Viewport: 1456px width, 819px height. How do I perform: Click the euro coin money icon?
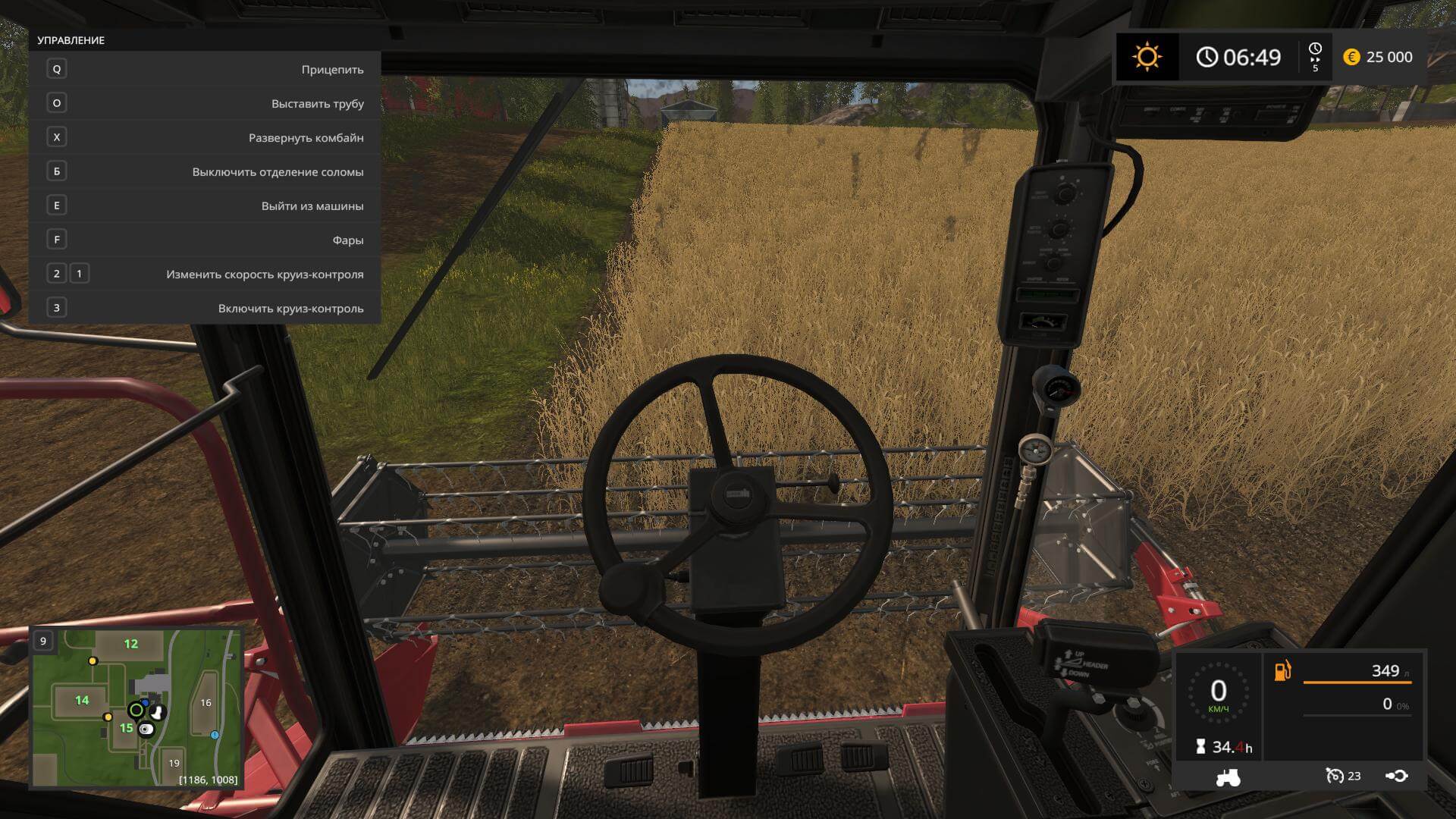pyautogui.click(x=1351, y=57)
